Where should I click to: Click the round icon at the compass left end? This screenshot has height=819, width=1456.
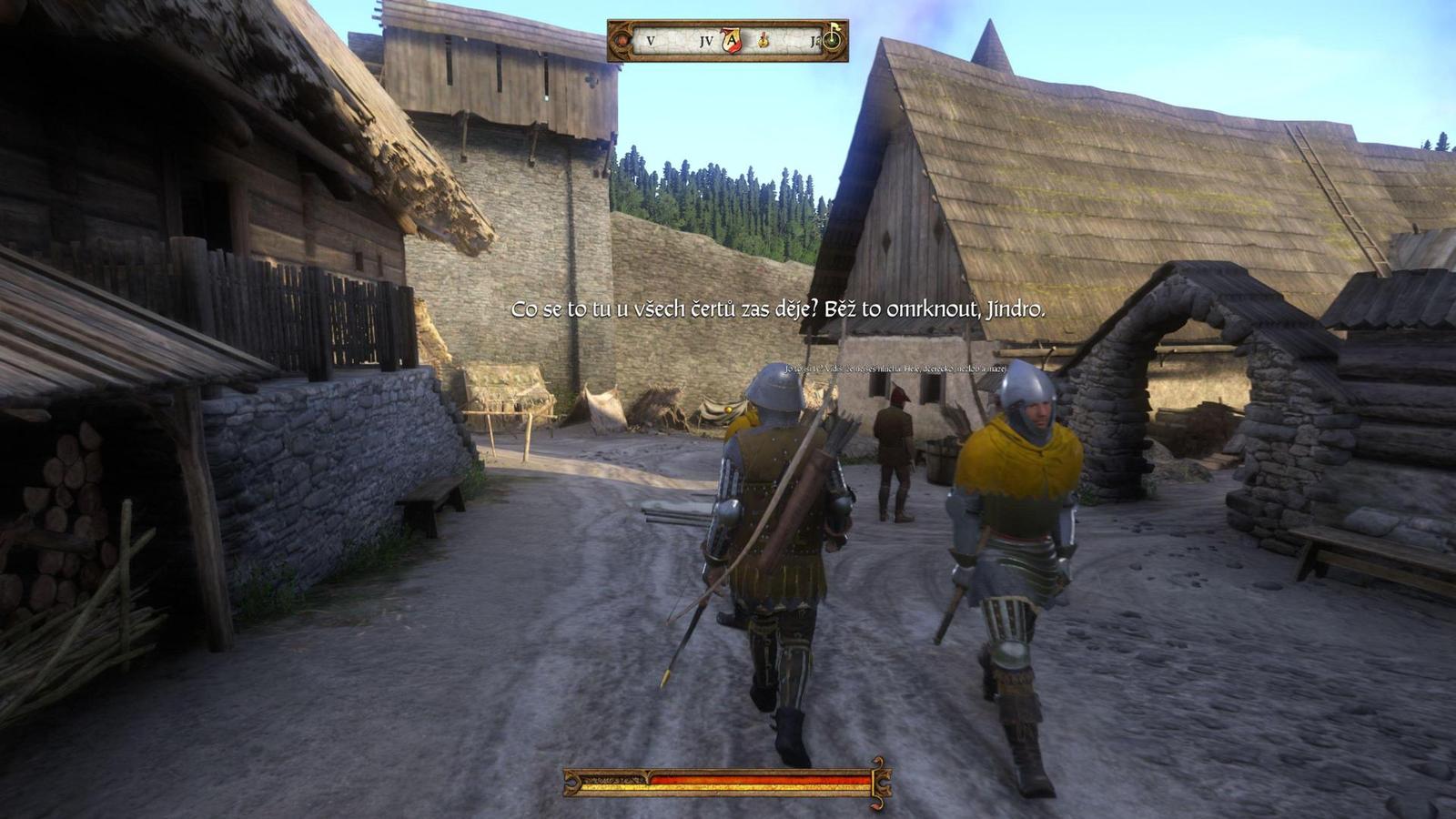(622, 40)
